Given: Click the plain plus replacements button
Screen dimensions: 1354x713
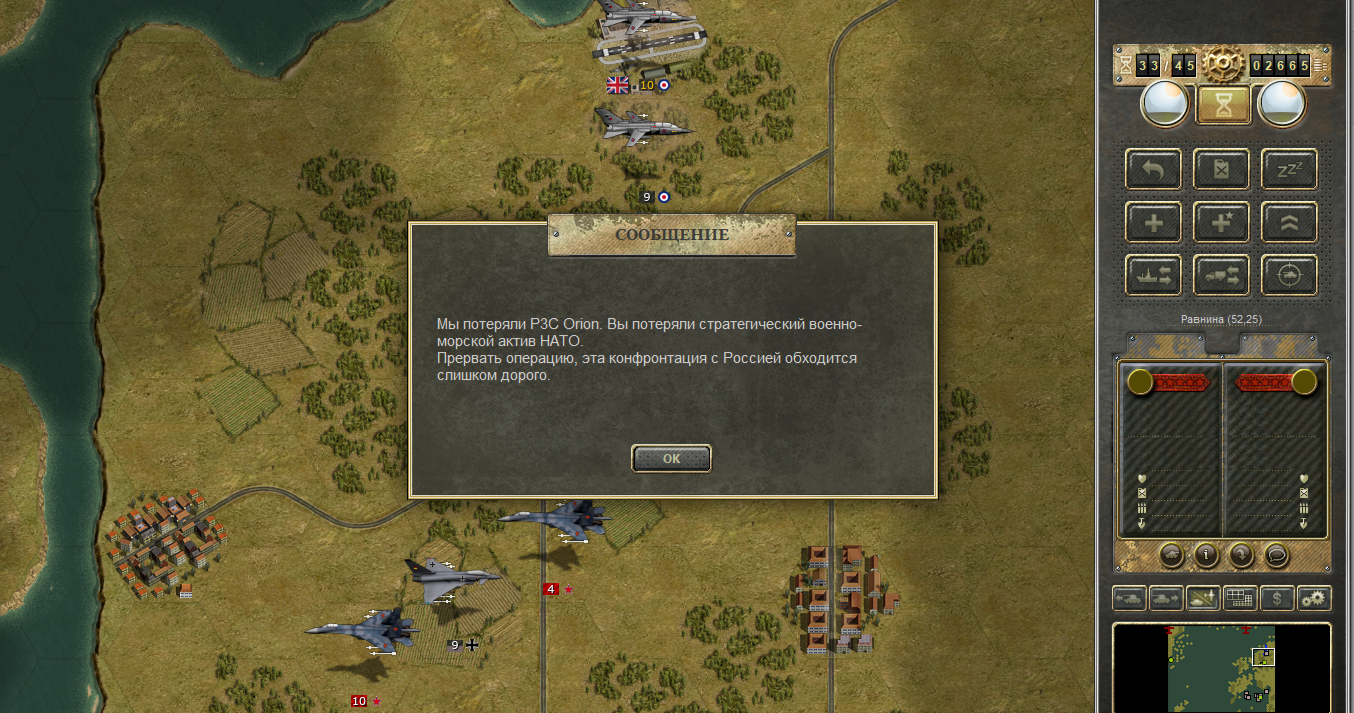Looking at the screenshot, I should pyautogui.click(x=1153, y=222).
